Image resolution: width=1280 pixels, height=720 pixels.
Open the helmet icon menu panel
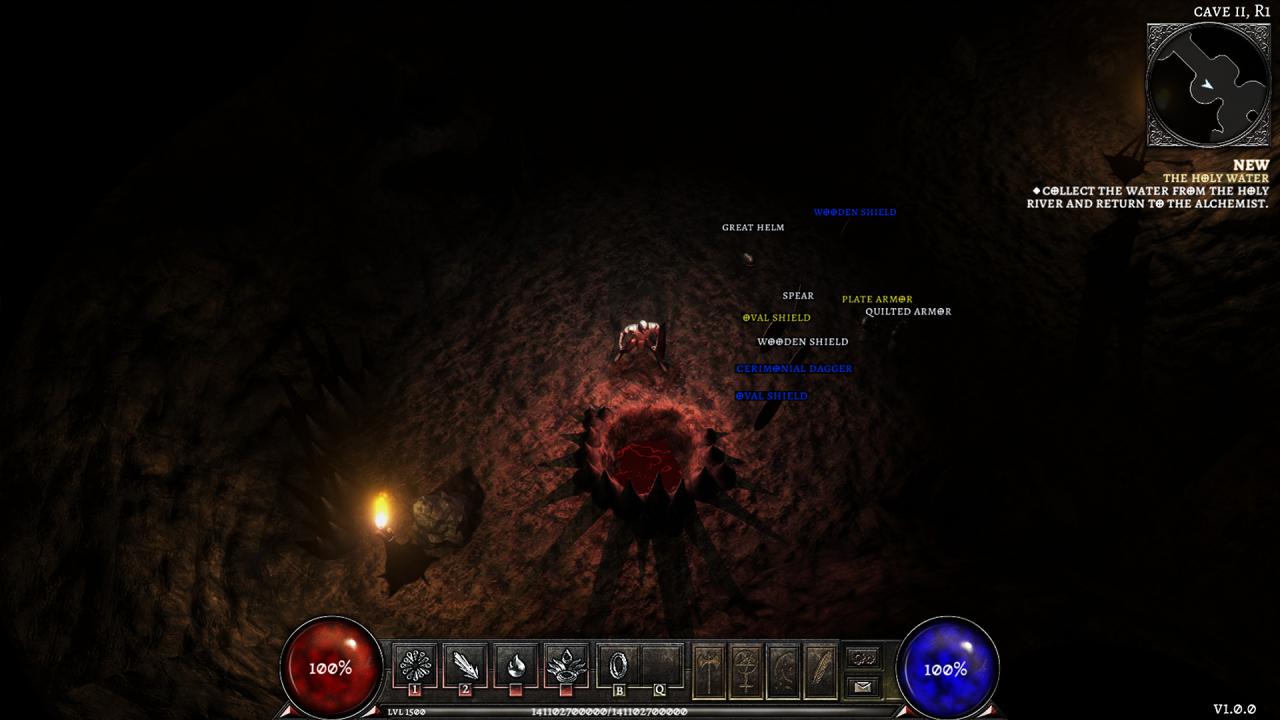783,670
